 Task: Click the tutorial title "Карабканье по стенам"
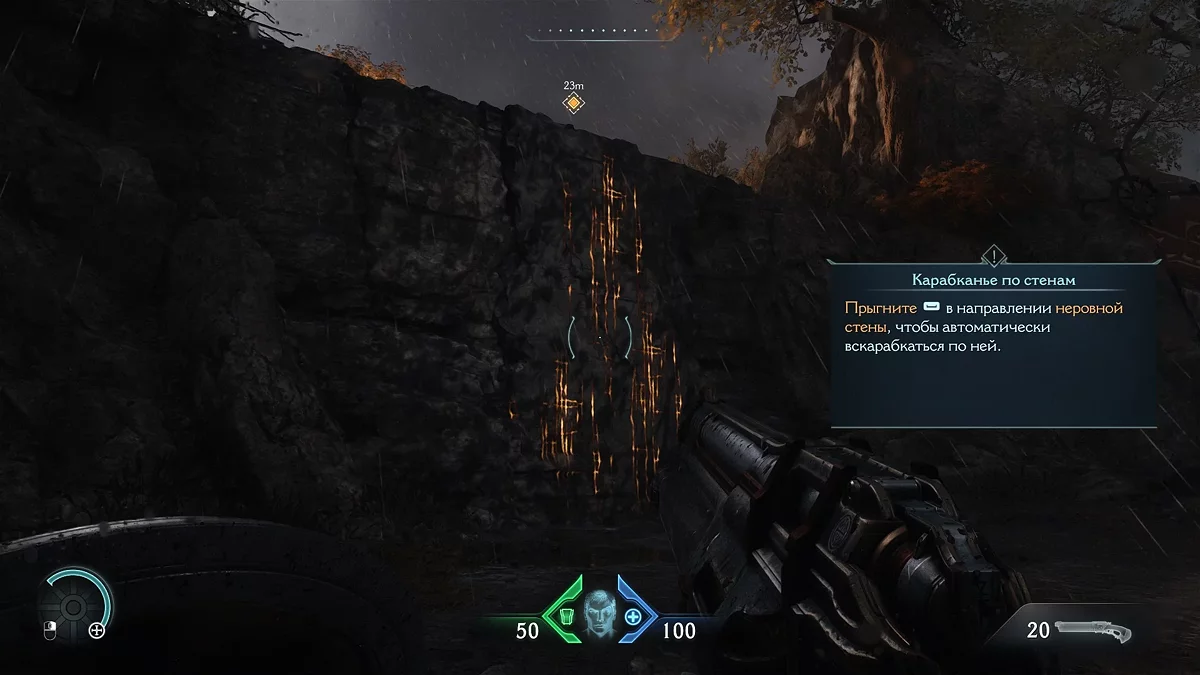coord(992,280)
